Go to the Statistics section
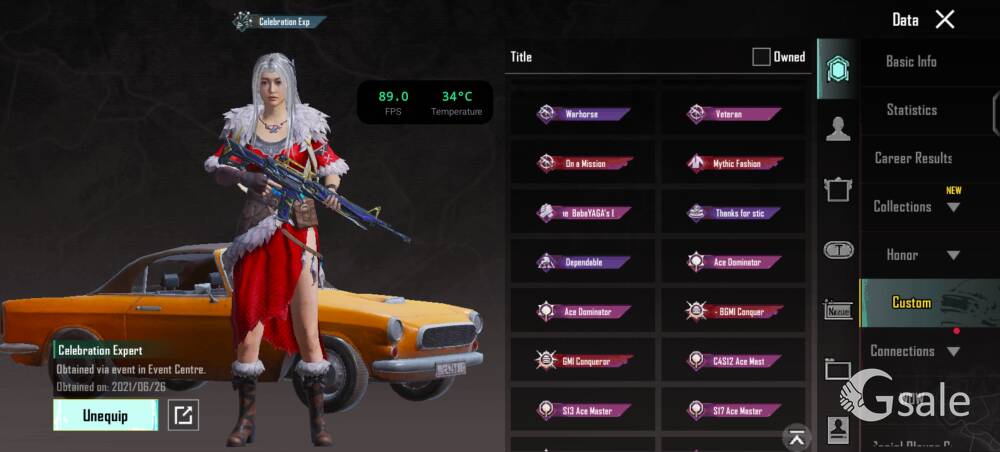Image resolution: width=1000 pixels, height=452 pixels. click(x=911, y=110)
